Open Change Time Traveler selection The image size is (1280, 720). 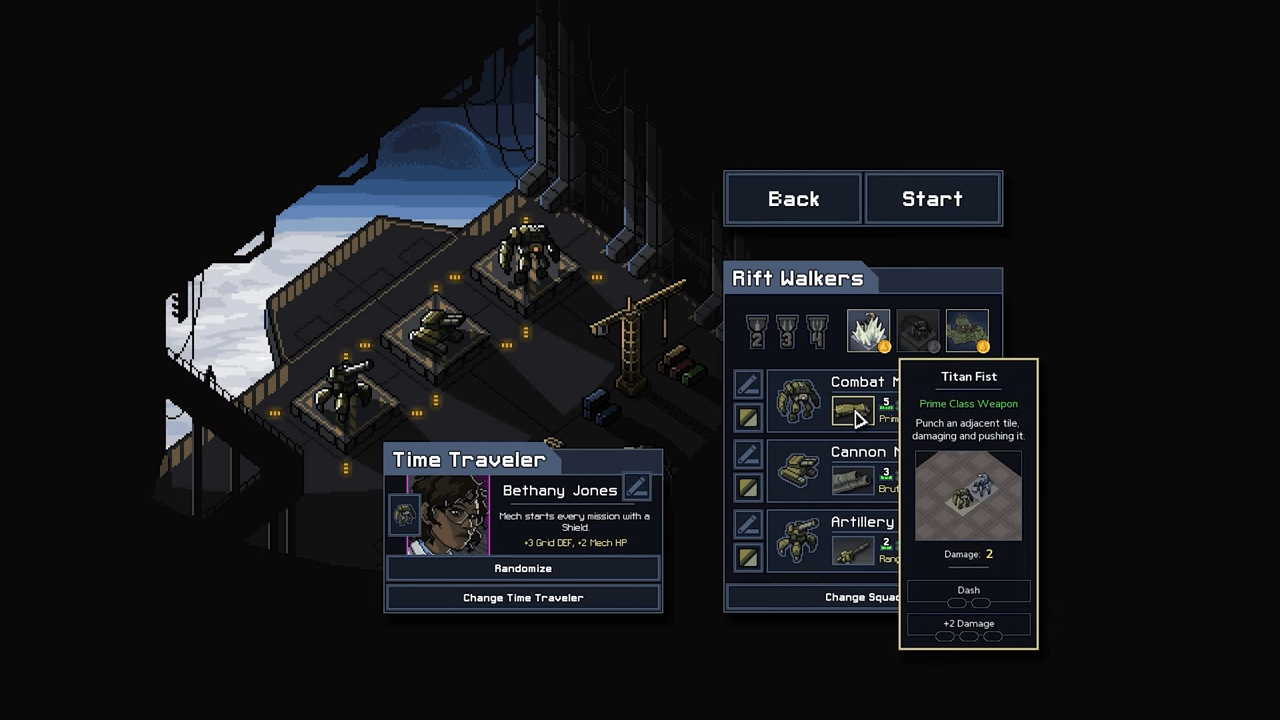click(523, 598)
